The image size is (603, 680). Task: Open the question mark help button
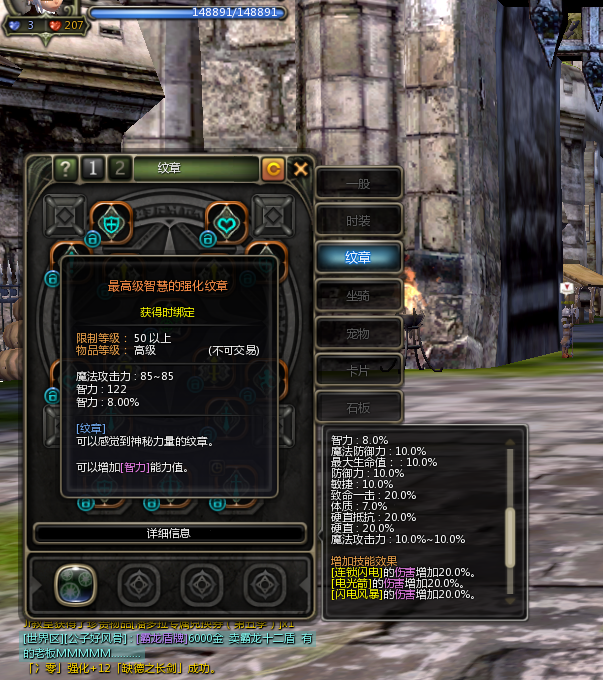pos(65,168)
